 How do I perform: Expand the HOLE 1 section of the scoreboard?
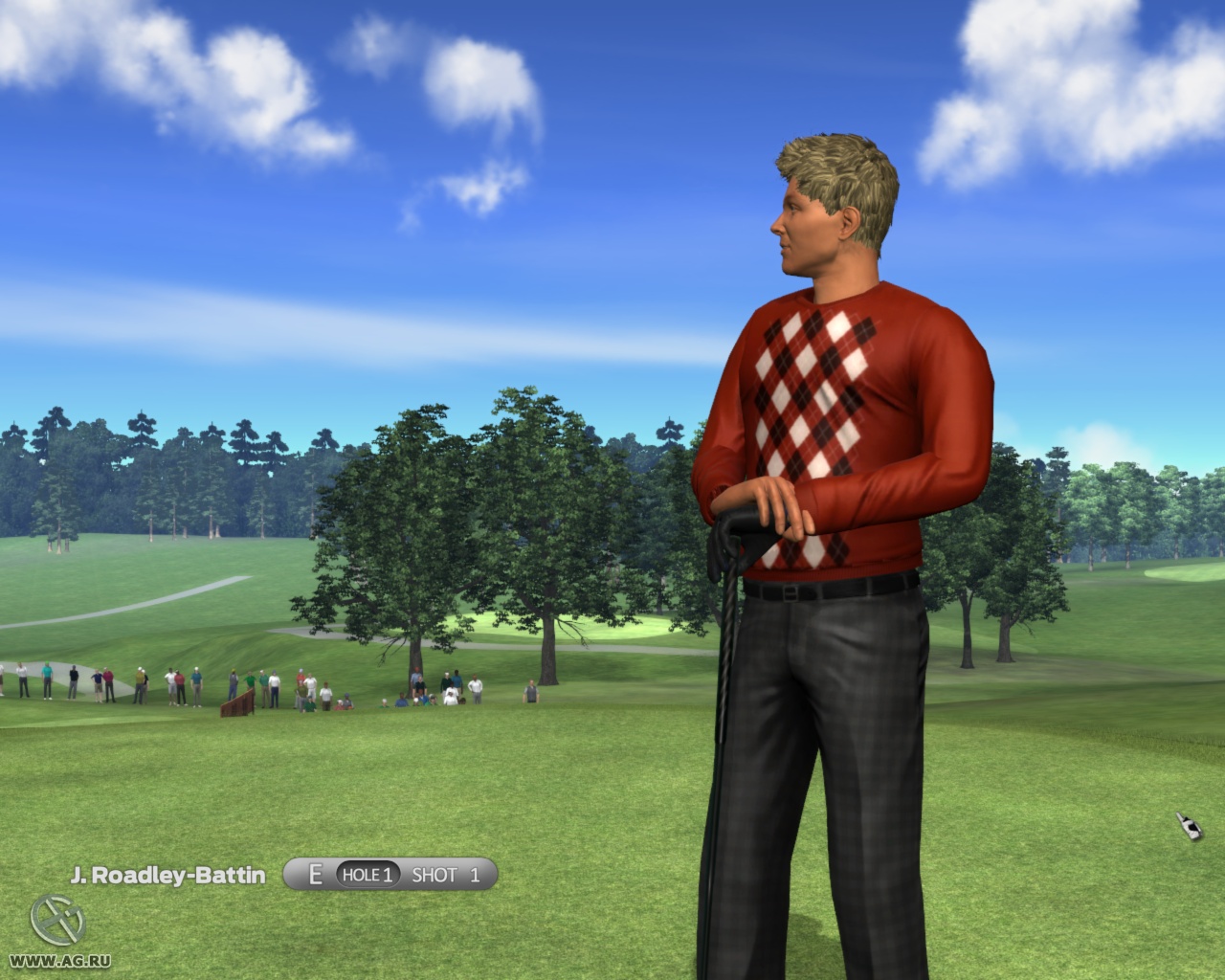tap(367, 874)
